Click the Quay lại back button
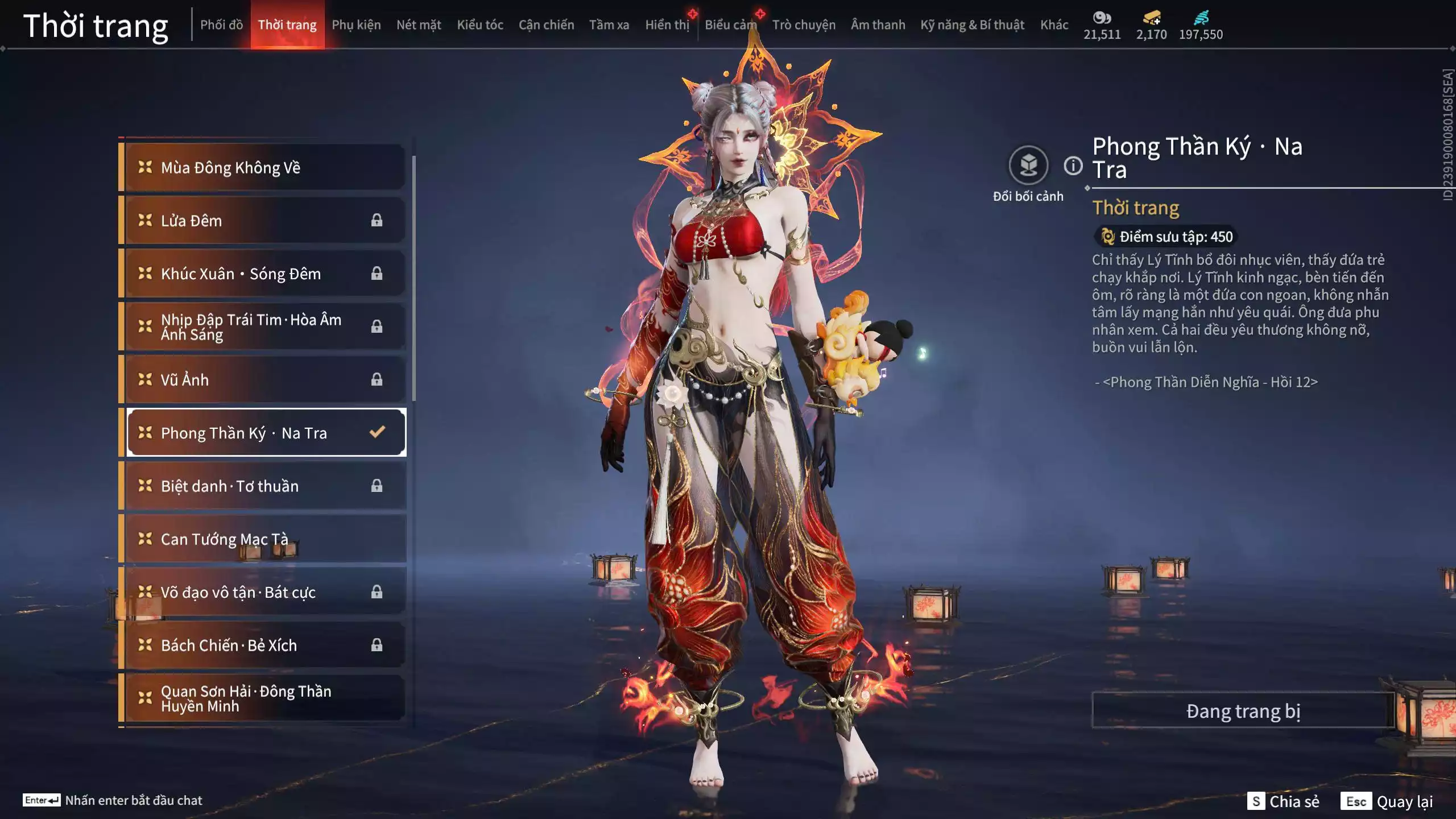Screen dimensions: 1456x819 pyautogui.click(x=1388, y=801)
